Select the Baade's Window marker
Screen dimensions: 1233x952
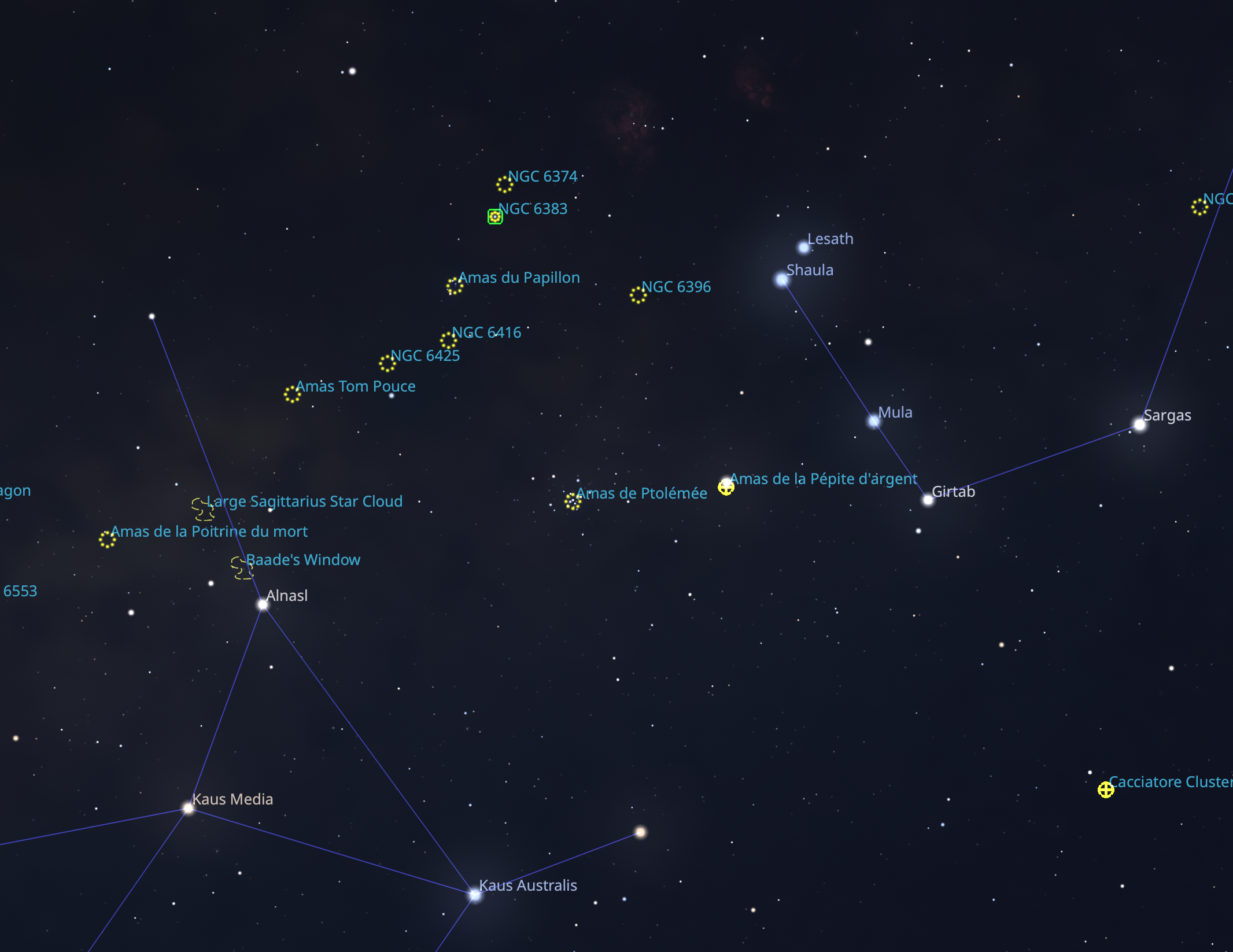point(242,568)
